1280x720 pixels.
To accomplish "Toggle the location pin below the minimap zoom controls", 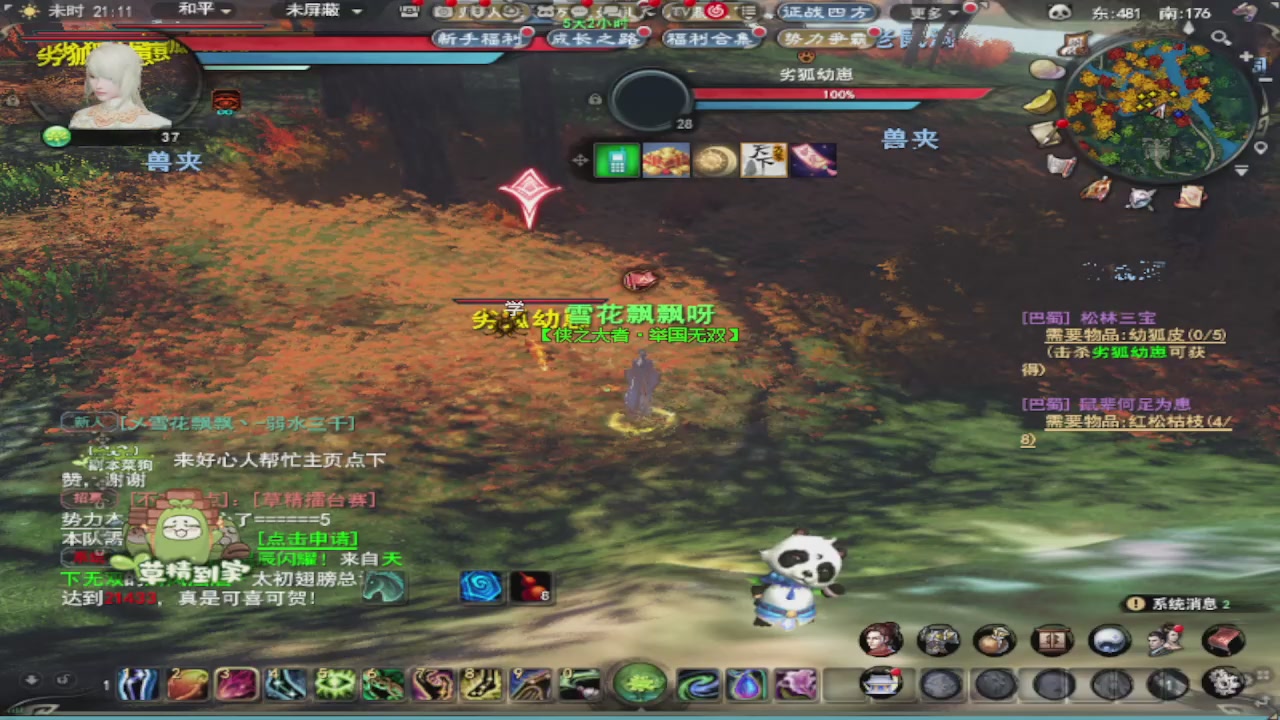I will pos(1260,148).
